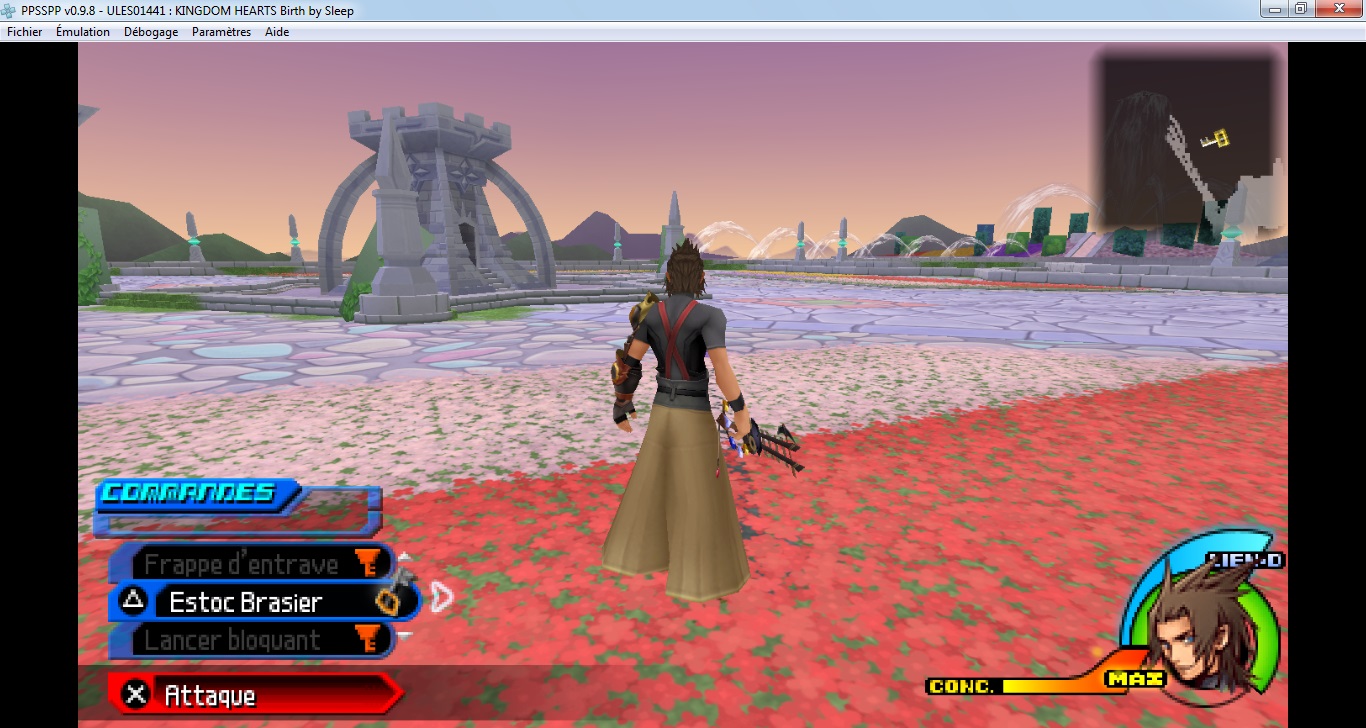The image size is (1366, 728).
Task: Open the Aide menu
Action: pos(277,32)
